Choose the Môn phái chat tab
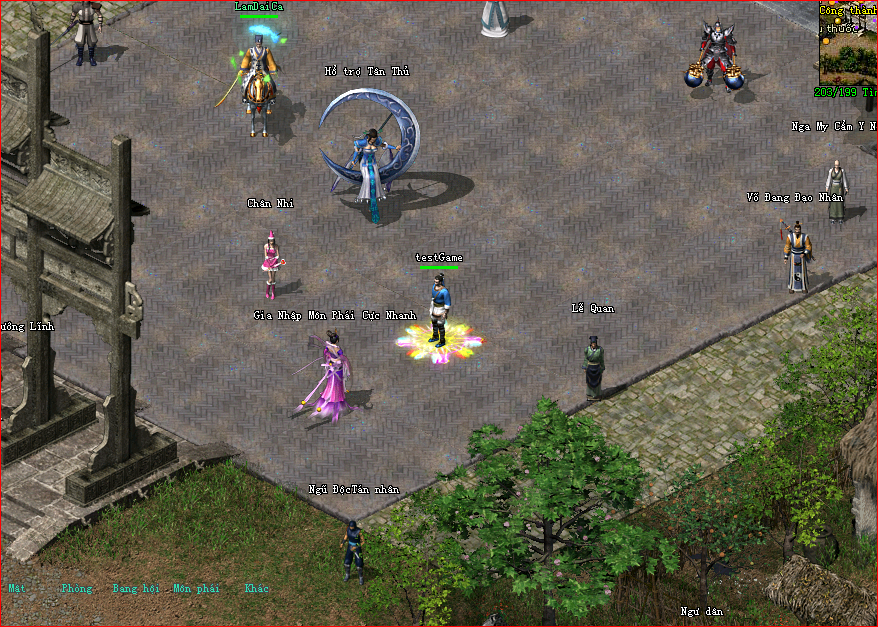The height and width of the screenshot is (627, 878). tap(196, 588)
